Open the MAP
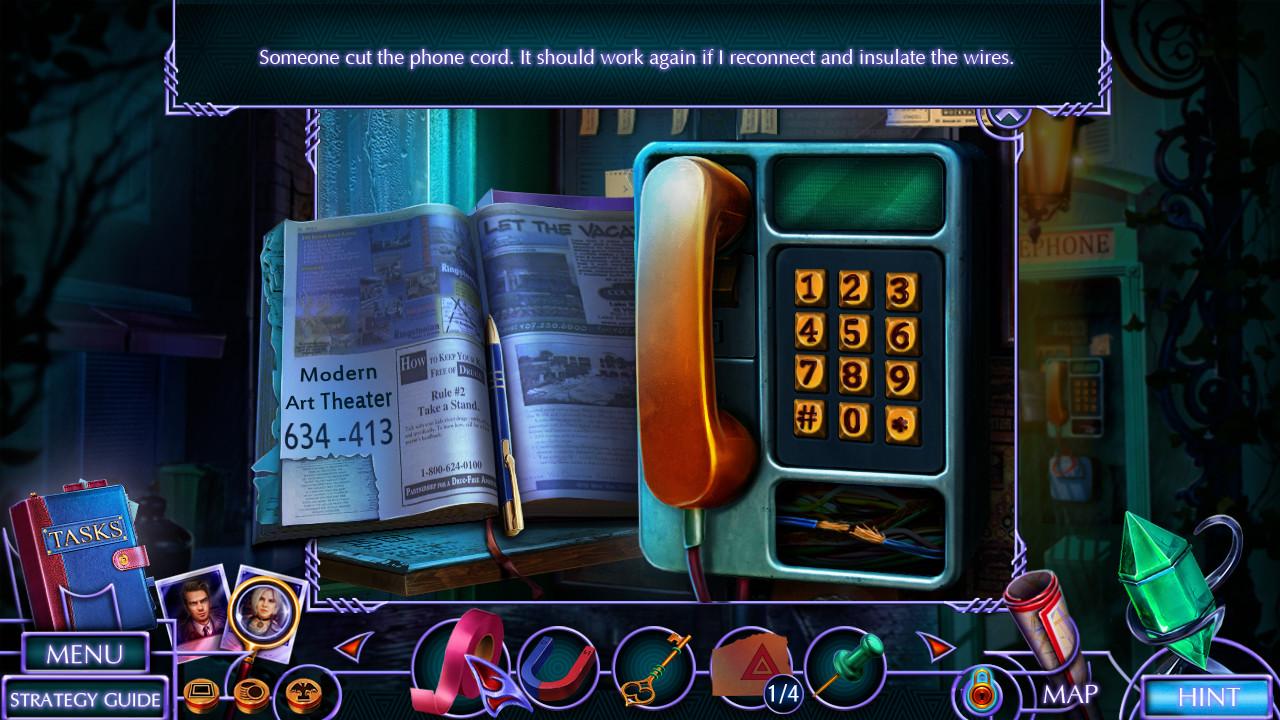This screenshot has height=720, width=1280. pyautogui.click(x=1071, y=693)
